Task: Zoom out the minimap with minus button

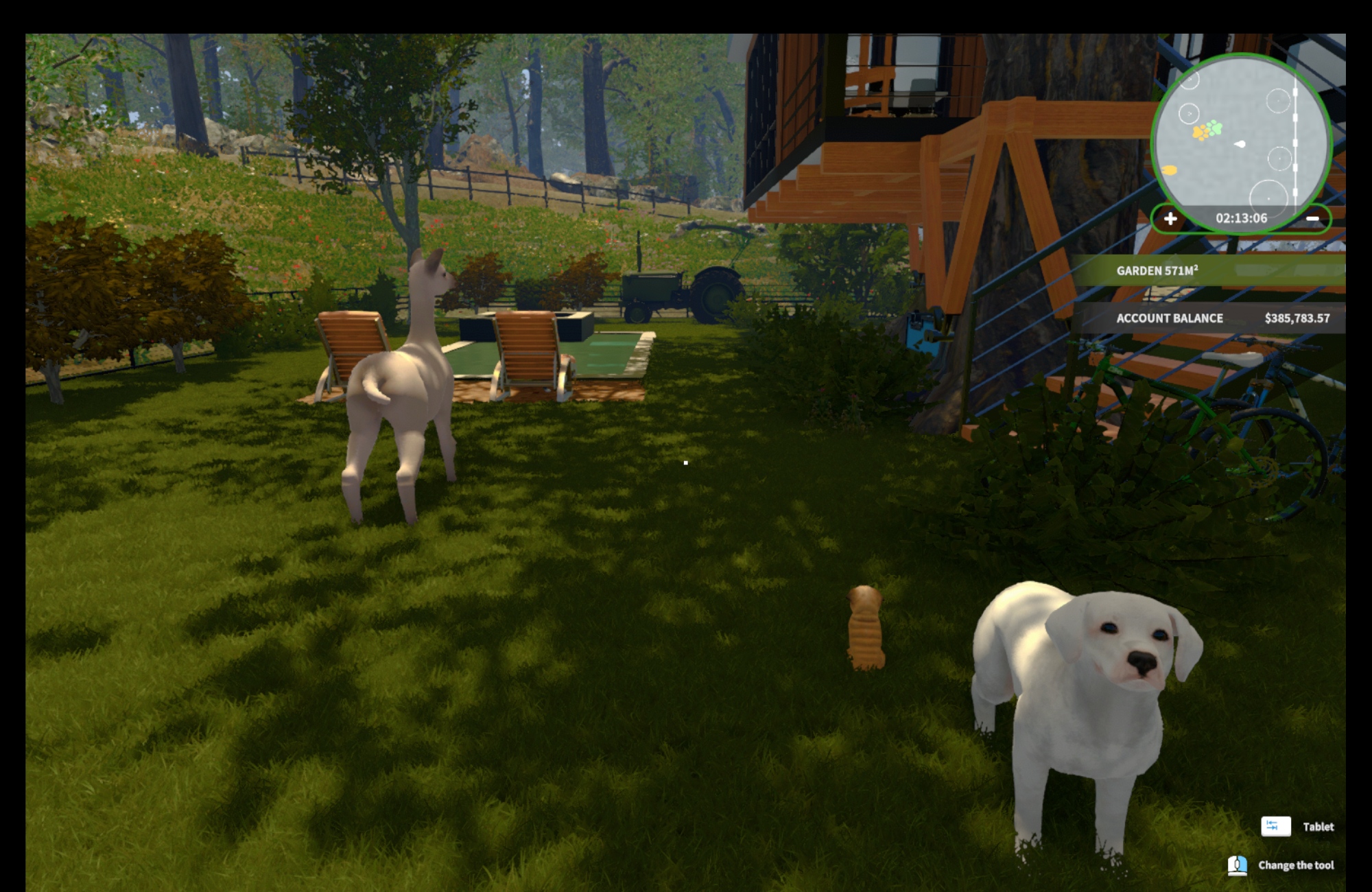Action: coord(1312,219)
